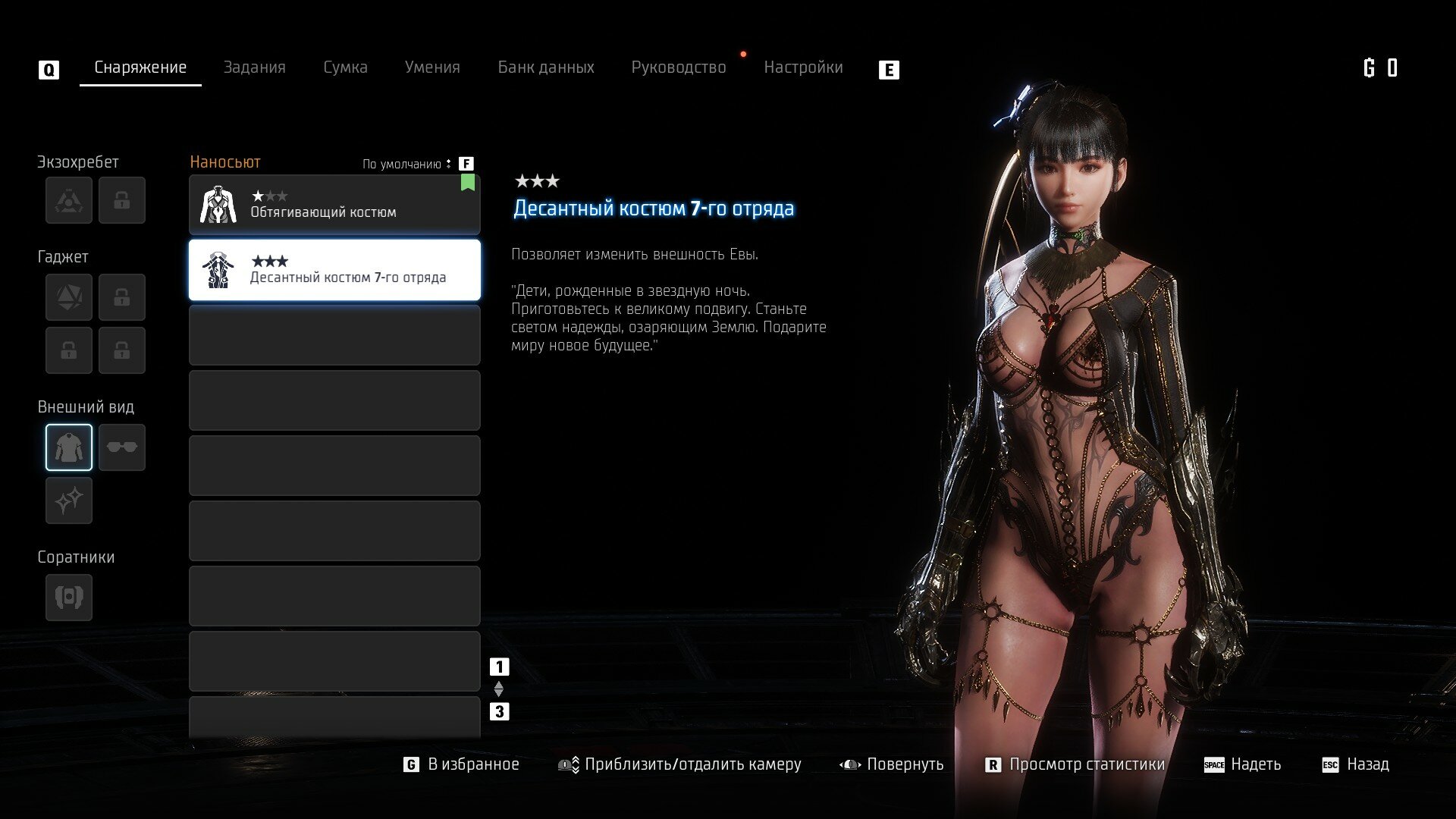Select the accessory sparkle icon in Внешний вид
The height and width of the screenshot is (819, 1456).
pos(68,500)
